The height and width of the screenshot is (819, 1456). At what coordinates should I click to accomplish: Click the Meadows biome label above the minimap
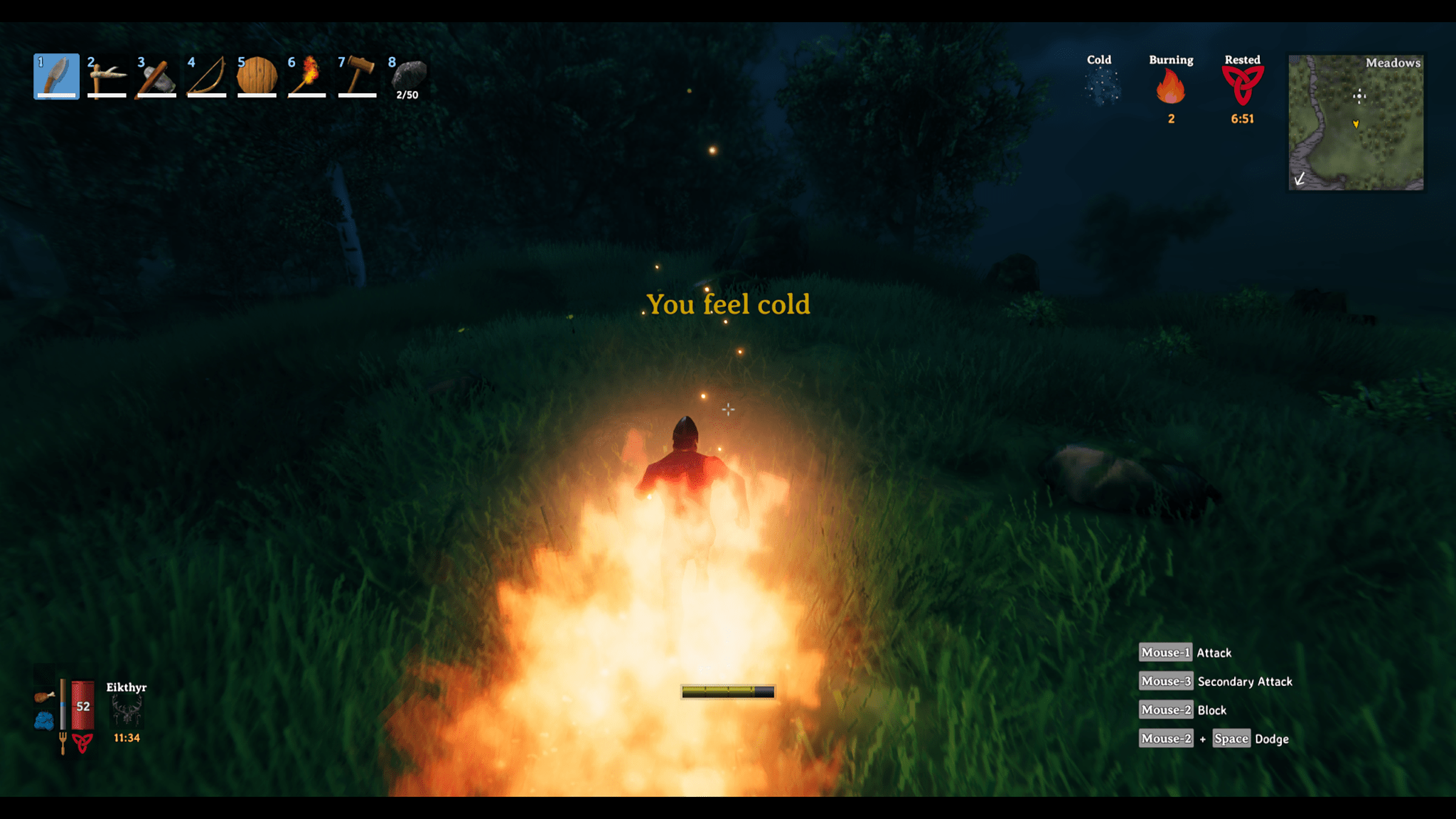tap(1391, 64)
